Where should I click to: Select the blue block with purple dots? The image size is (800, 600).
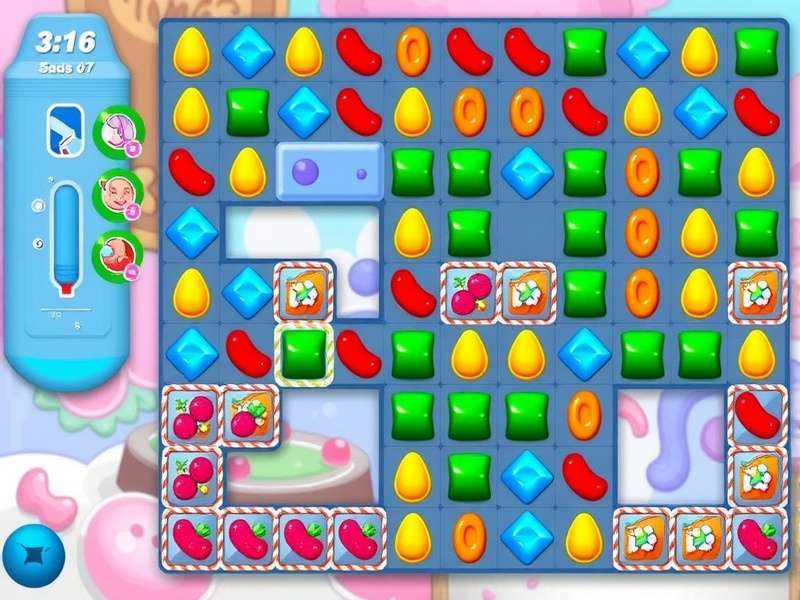pos(329,172)
